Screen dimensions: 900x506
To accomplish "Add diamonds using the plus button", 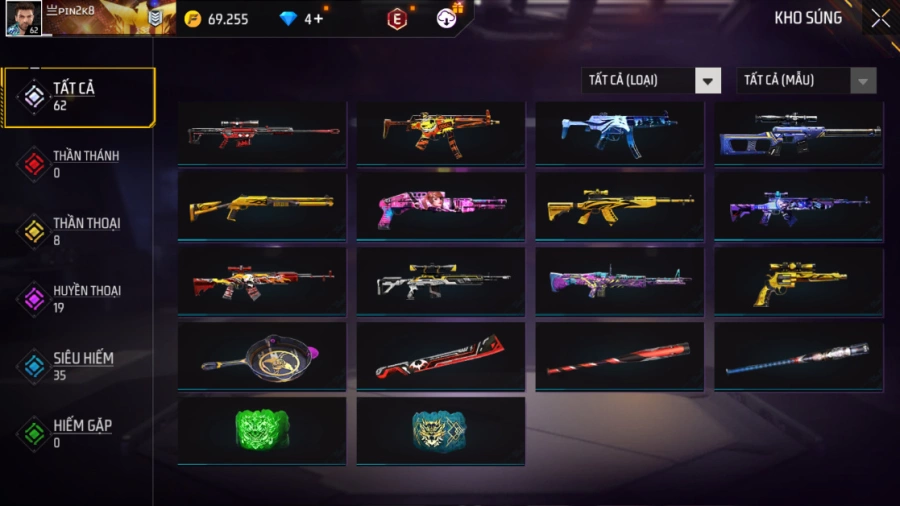I will pos(319,19).
